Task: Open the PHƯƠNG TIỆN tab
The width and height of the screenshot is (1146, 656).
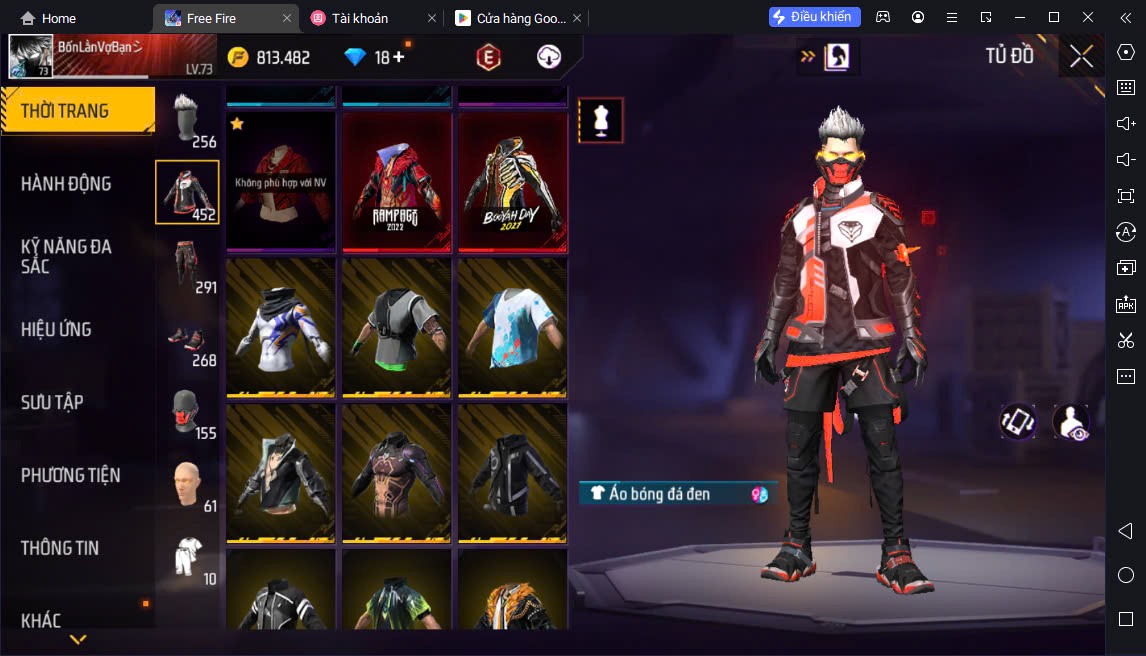Action: [70, 475]
